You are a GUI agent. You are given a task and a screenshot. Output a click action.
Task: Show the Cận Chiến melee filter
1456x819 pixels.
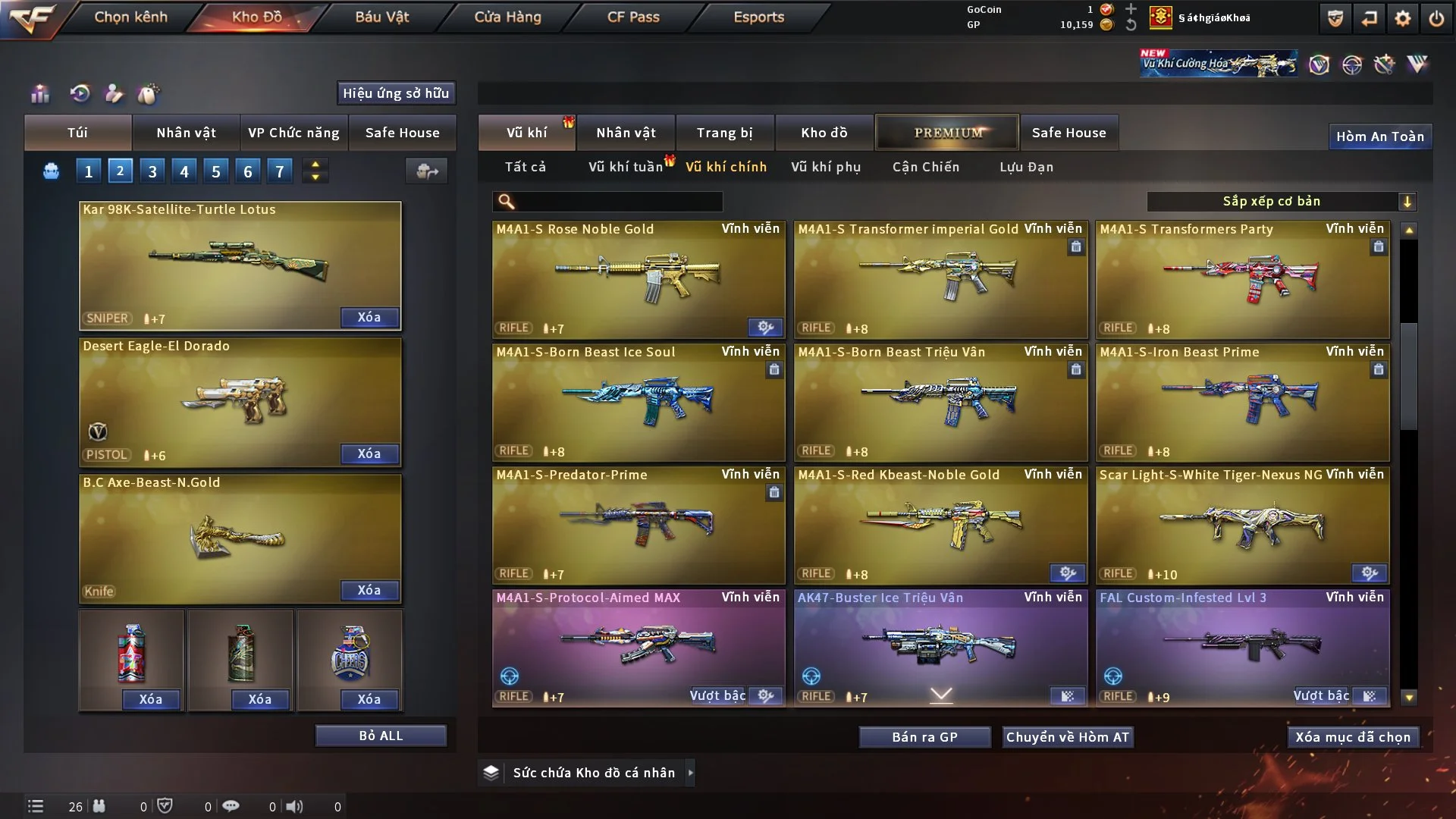pyautogui.click(x=925, y=167)
